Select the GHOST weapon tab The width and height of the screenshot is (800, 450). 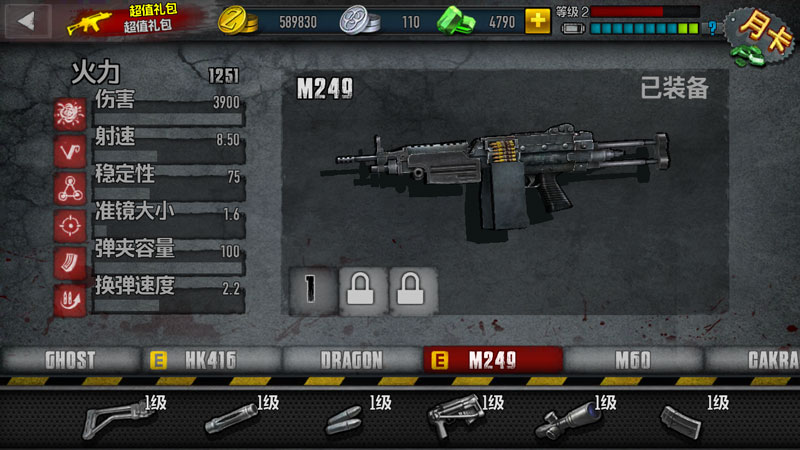click(69, 360)
